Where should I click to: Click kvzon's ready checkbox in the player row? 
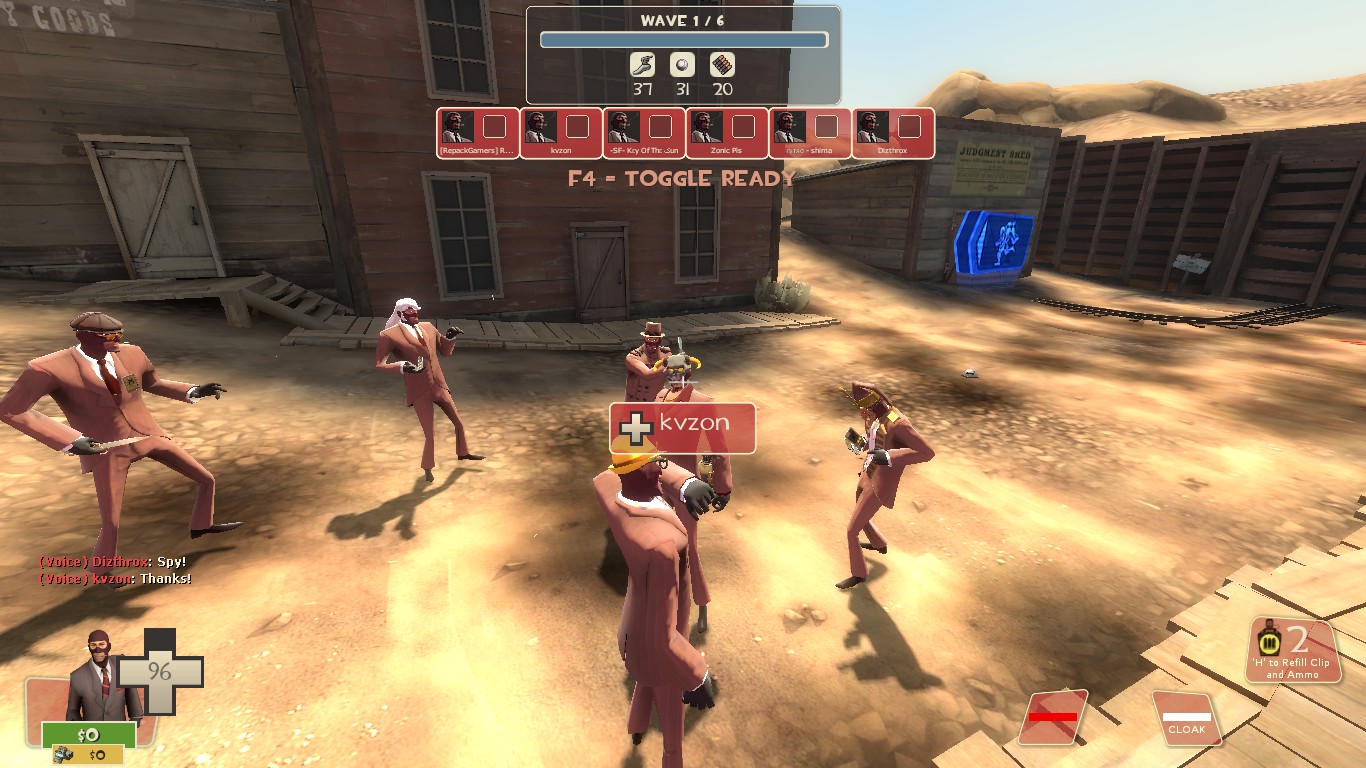coord(577,126)
